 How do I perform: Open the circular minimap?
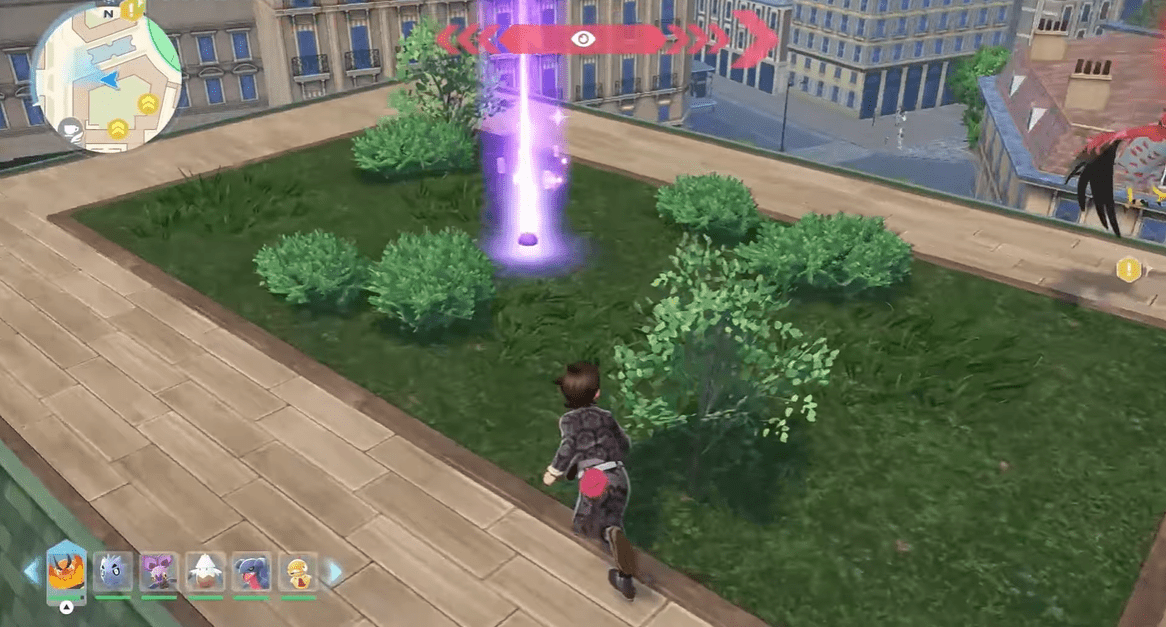105,77
